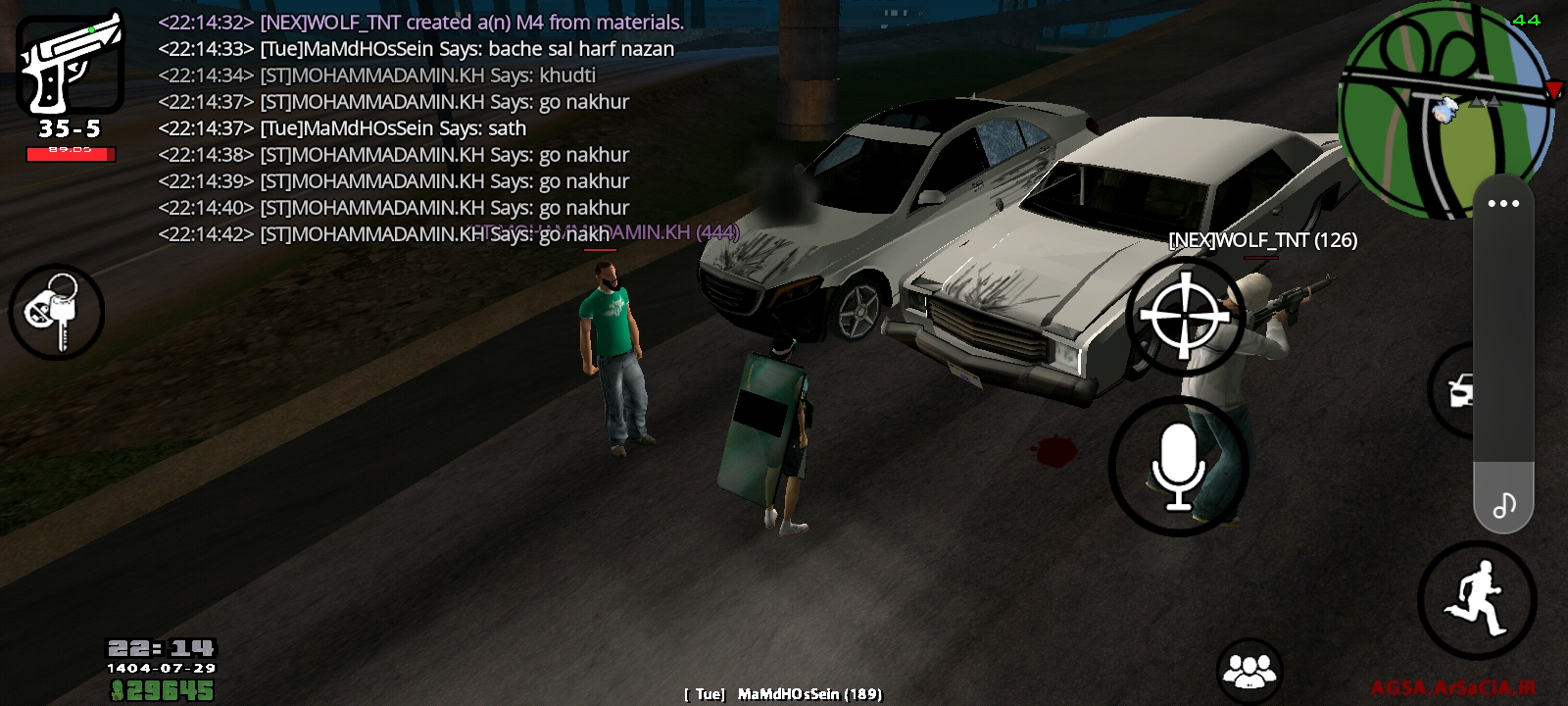
Task: Tap the running man sprint button
Action: point(1477,600)
